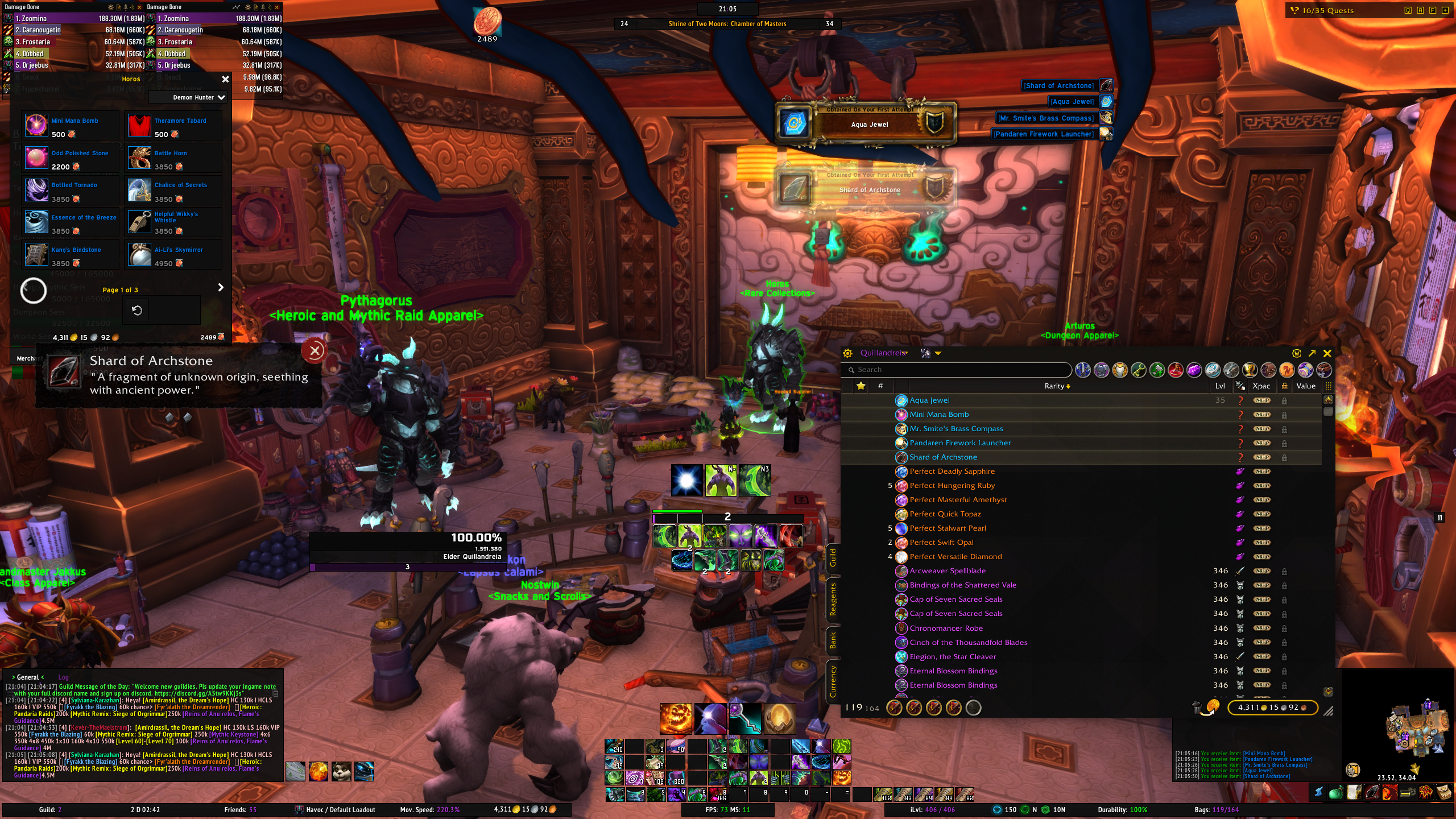Close the Horos merchant window
The height and width of the screenshot is (819, 1456).
pos(225,79)
